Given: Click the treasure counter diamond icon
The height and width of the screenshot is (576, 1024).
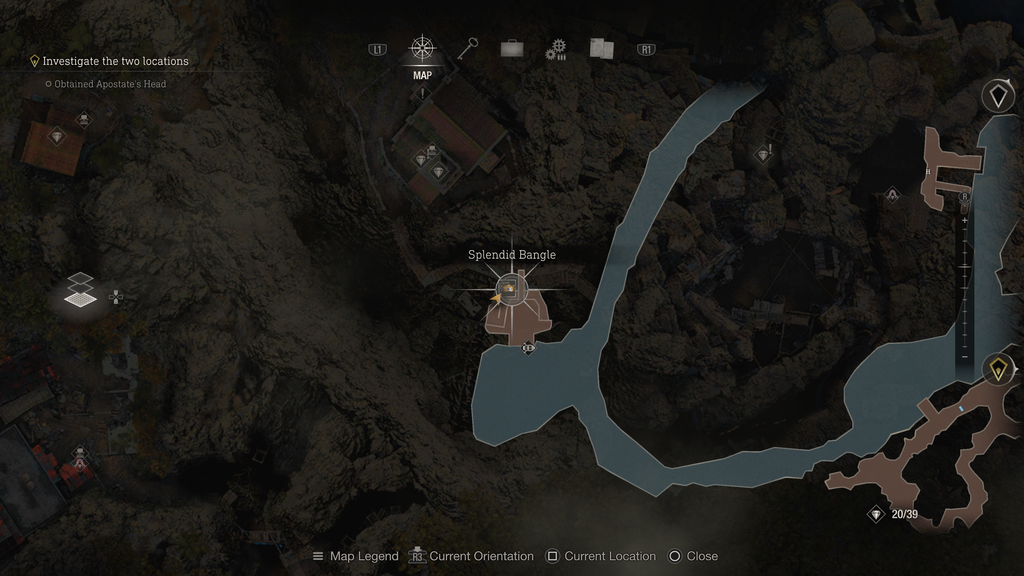Looking at the screenshot, I should coord(876,514).
